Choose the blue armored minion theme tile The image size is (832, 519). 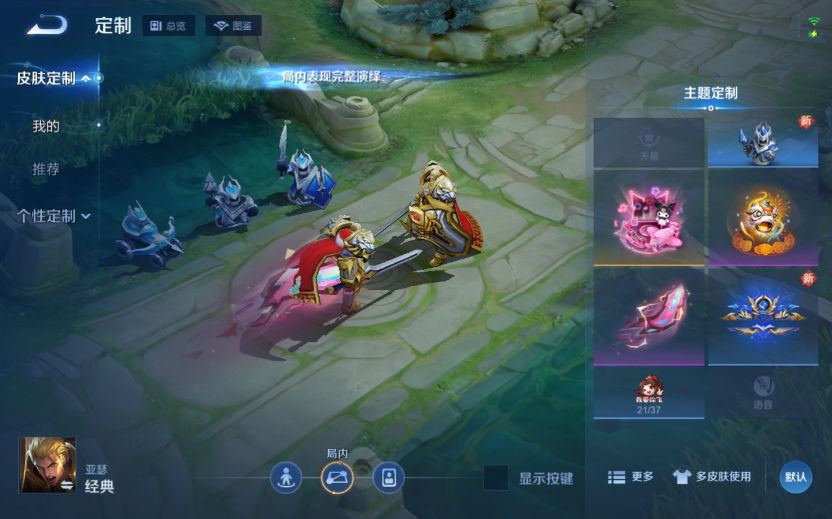click(x=763, y=143)
